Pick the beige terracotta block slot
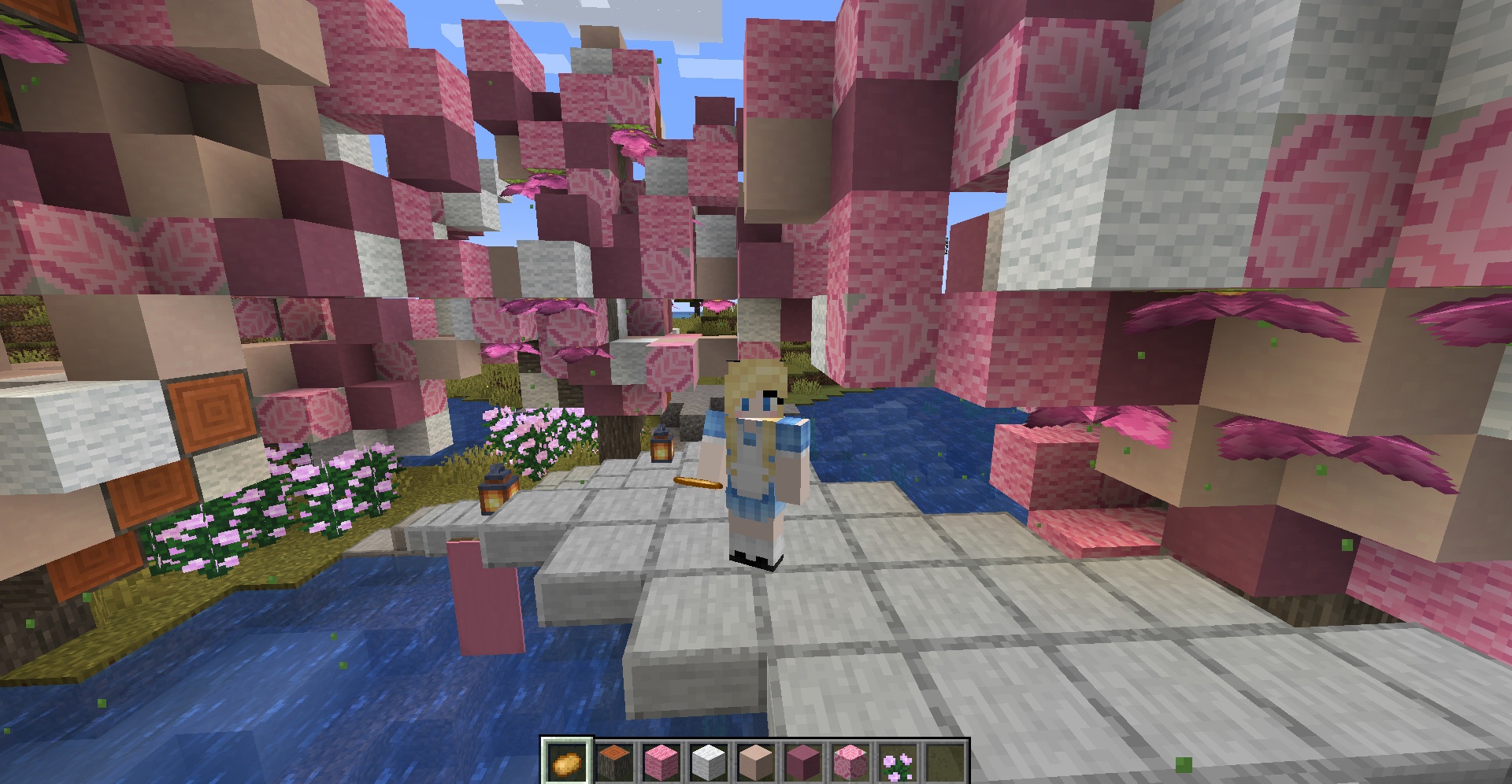Image resolution: width=1512 pixels, height=784 pixels. (755, 762)
